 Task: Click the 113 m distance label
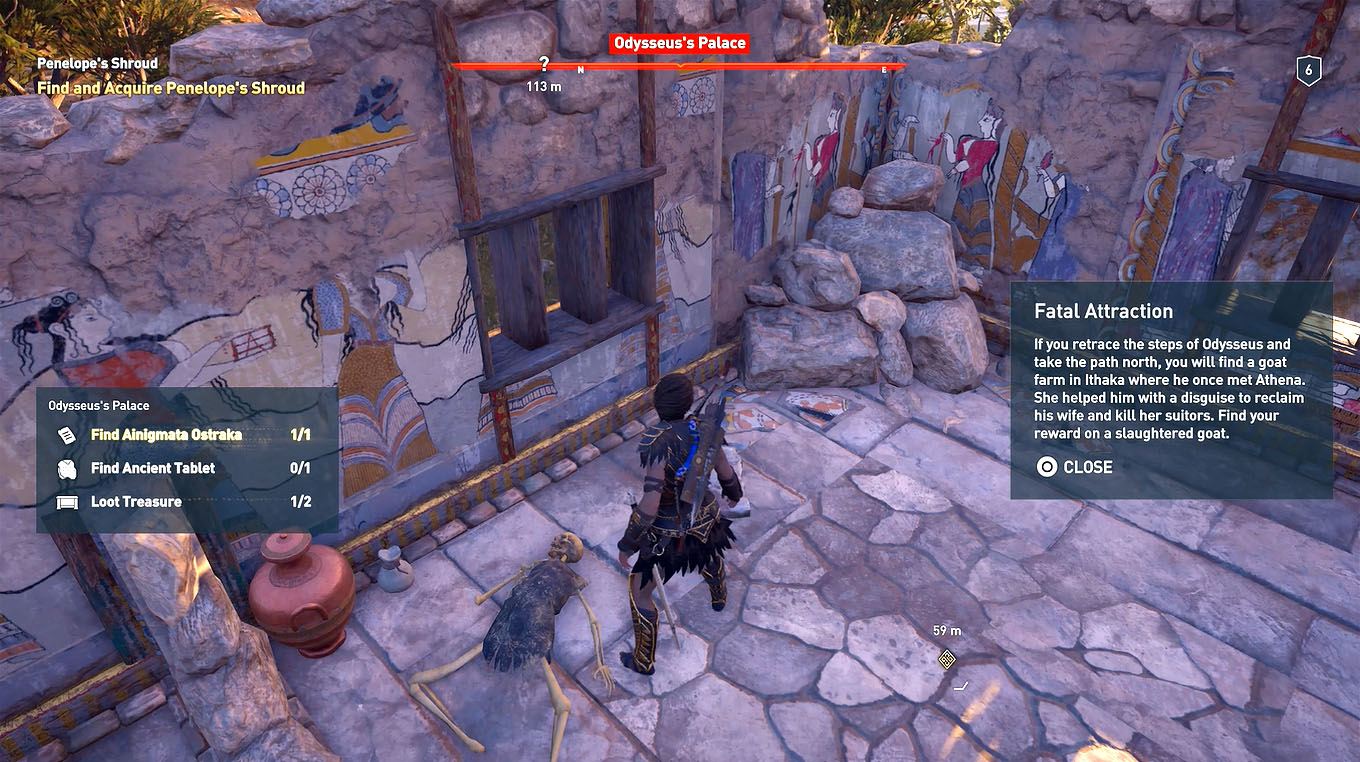[x=545, y=86]
